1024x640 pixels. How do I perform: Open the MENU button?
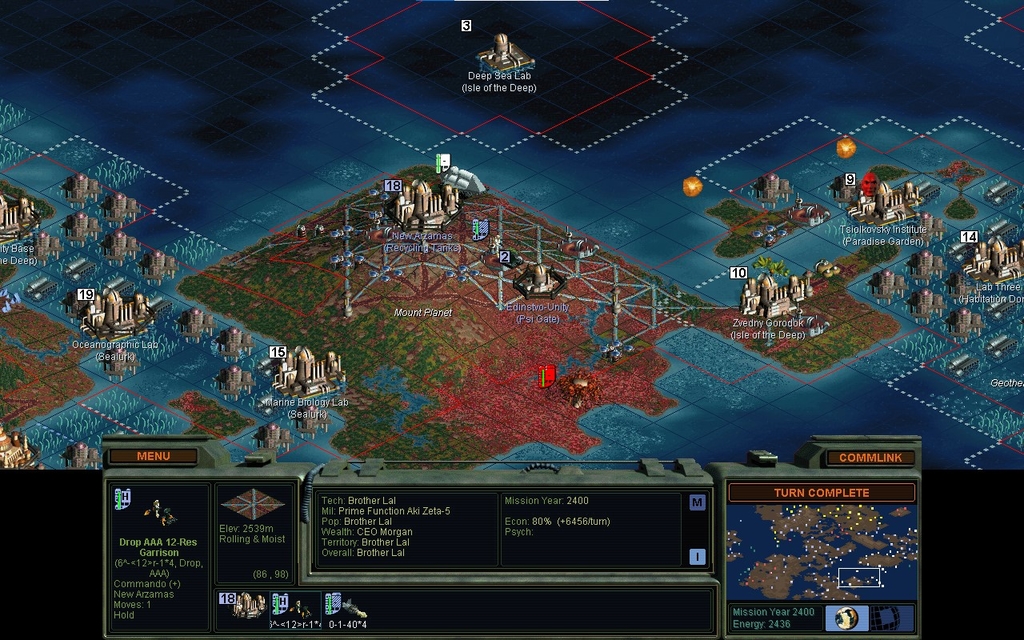pyautogui.click(x=153, y=456)
